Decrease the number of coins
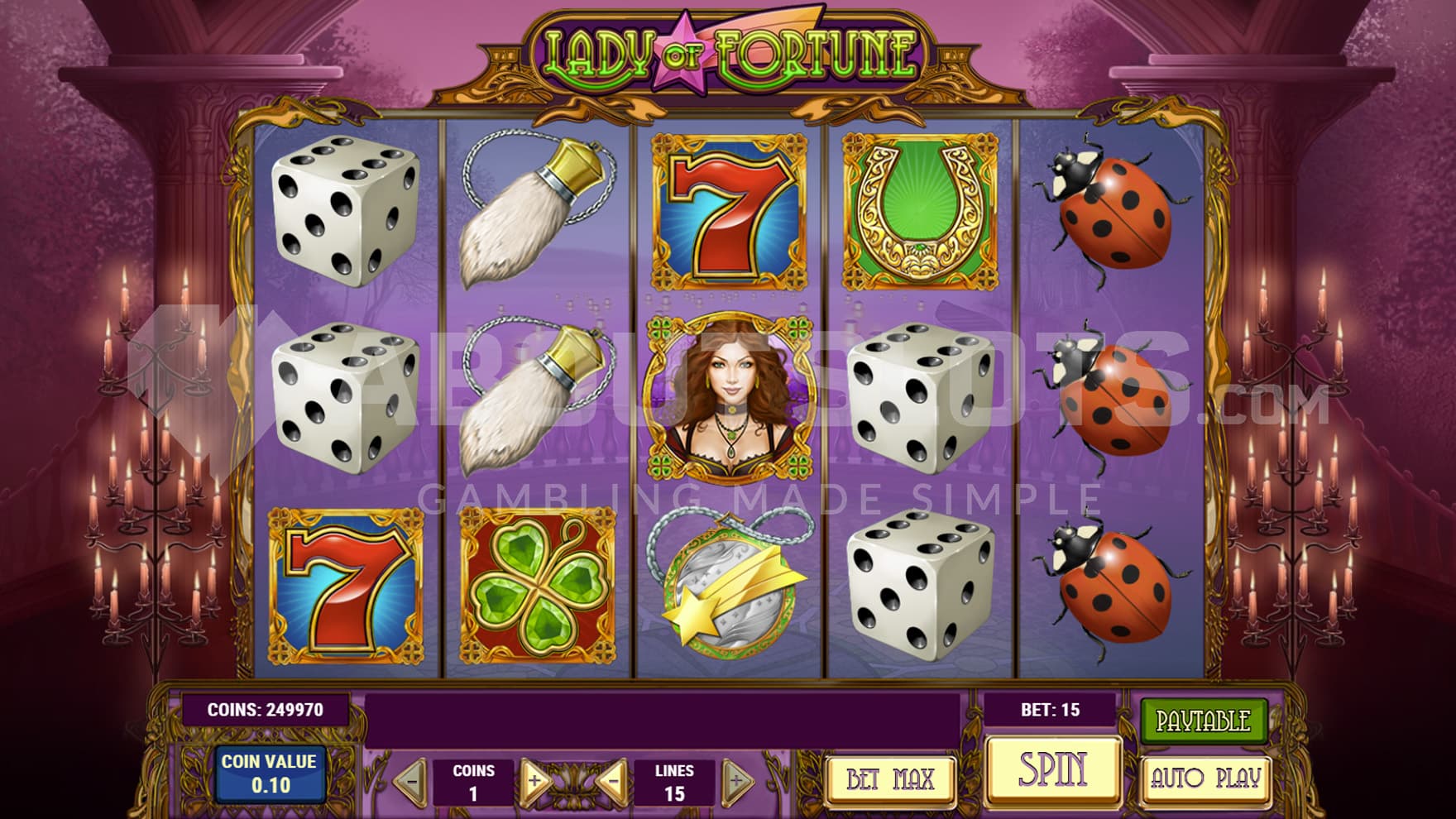The width and height of the screenshot is (1456, 819). point(411,779)
